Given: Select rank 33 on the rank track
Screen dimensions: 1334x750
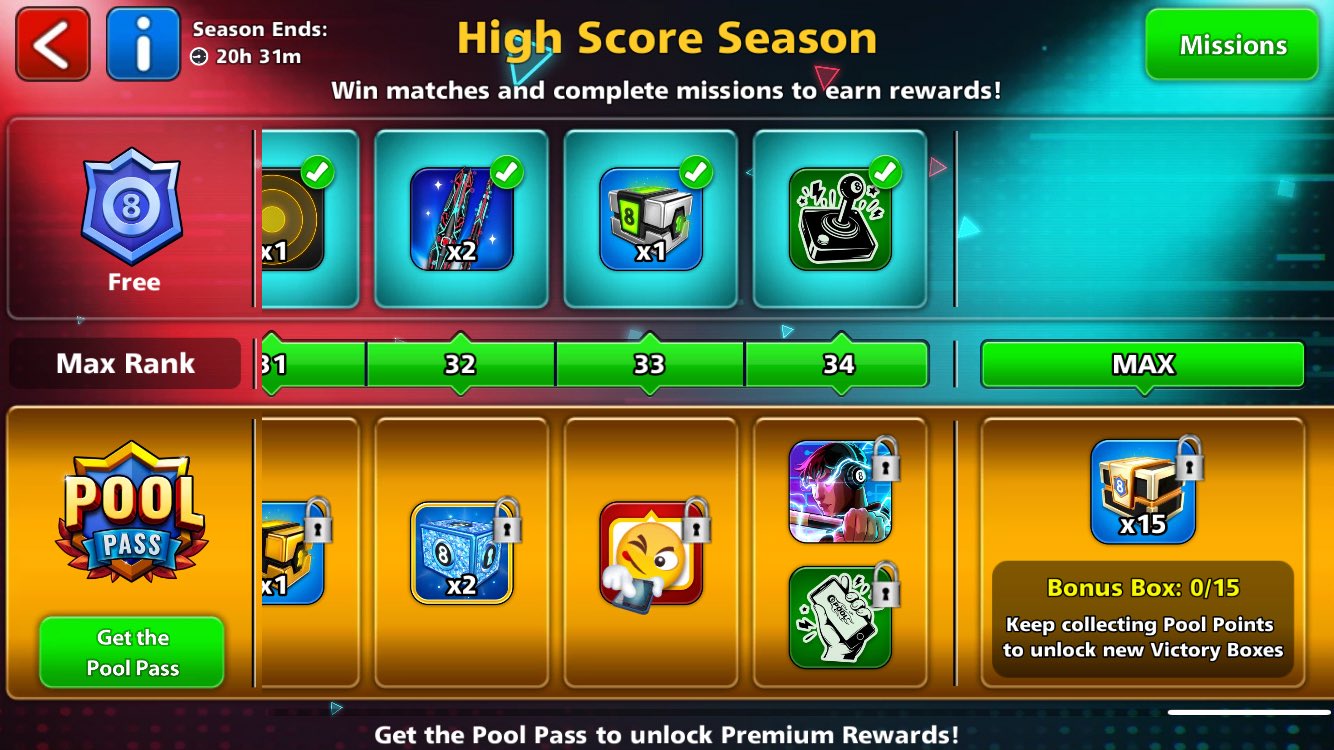Looking at the screenshot, I should tap(650, 364).
